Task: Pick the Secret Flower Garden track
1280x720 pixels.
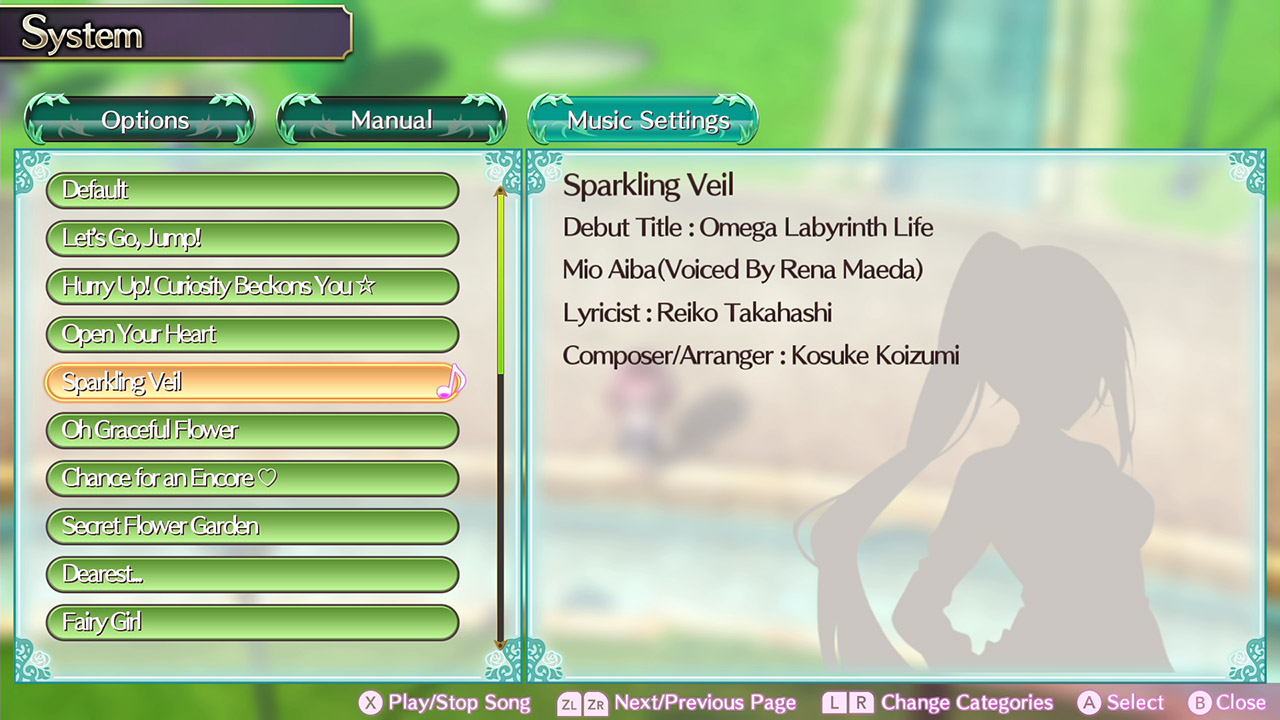Action: [x=253, y=526]
